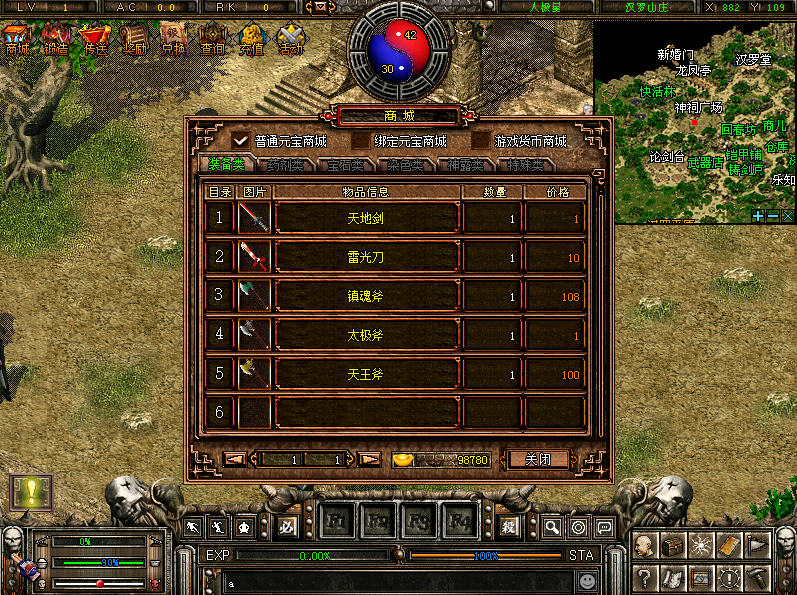Image resolution: width=797 pixels, height=595 pixels.
Task: Activate the F1 hotkey slot
Action: tap(335, 522)
